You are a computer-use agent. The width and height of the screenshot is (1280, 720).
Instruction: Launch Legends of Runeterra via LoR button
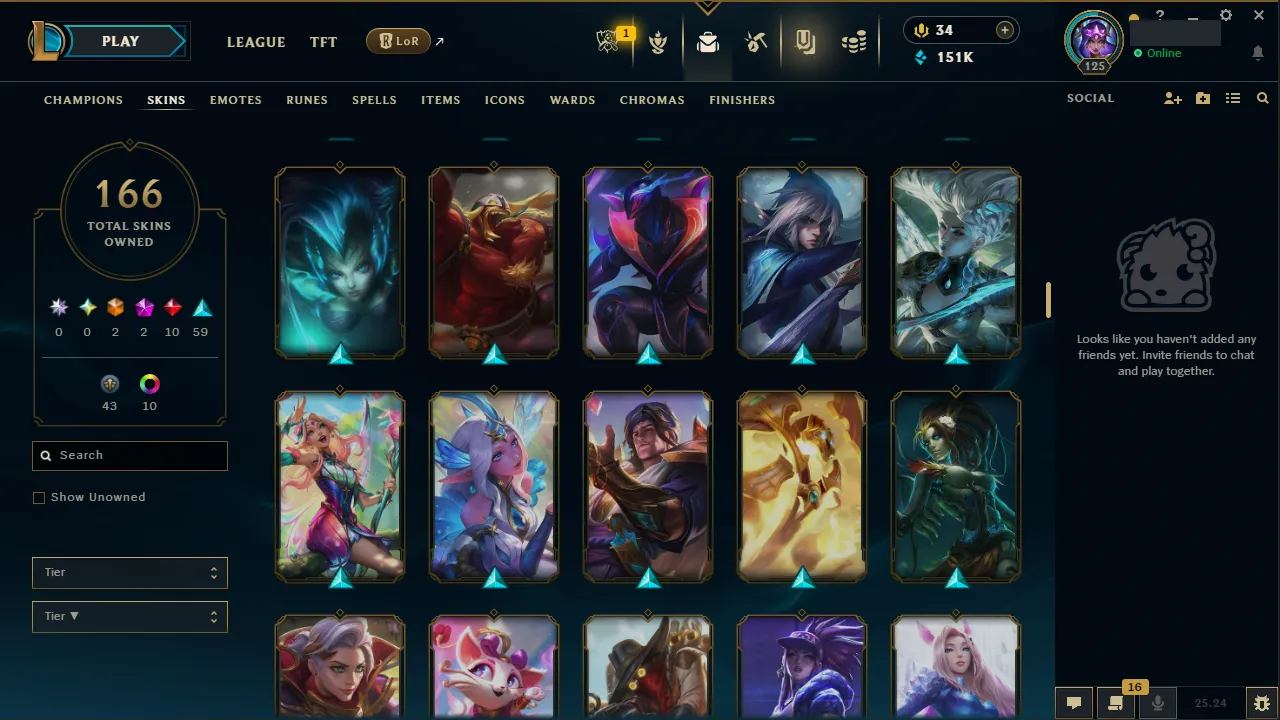point(398,41)
